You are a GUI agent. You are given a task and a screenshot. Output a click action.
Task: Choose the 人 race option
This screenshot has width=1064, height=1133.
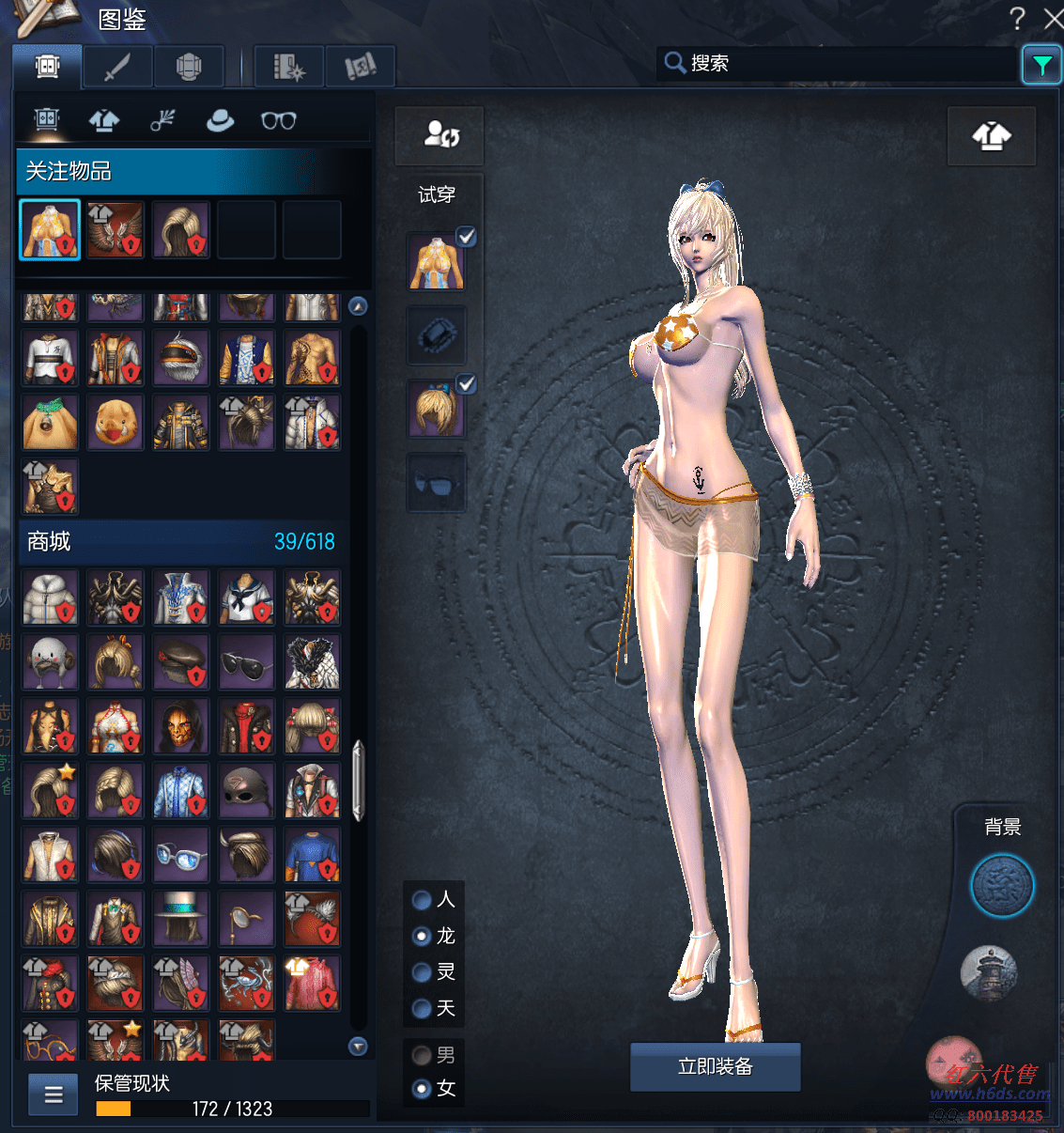(423, 900)
